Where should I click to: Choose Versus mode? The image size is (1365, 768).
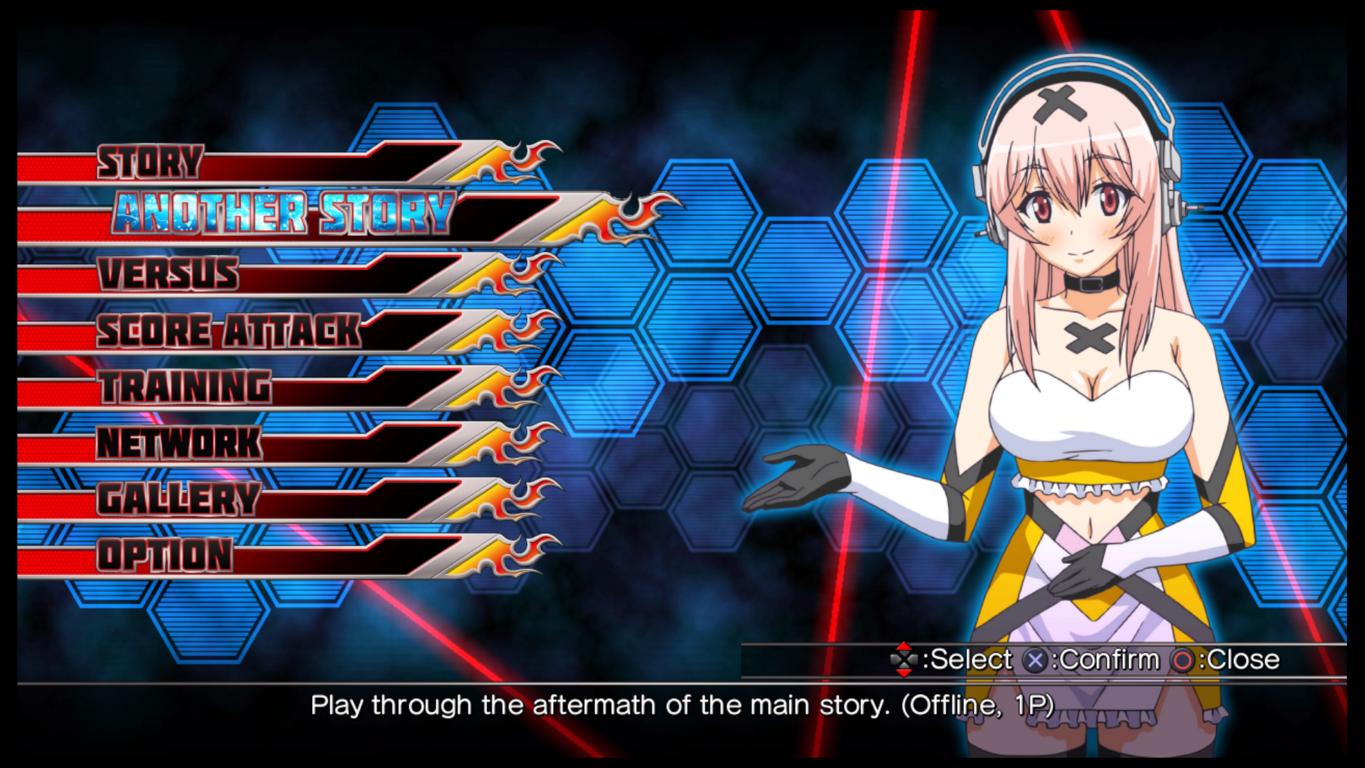[x=168, y=274]
